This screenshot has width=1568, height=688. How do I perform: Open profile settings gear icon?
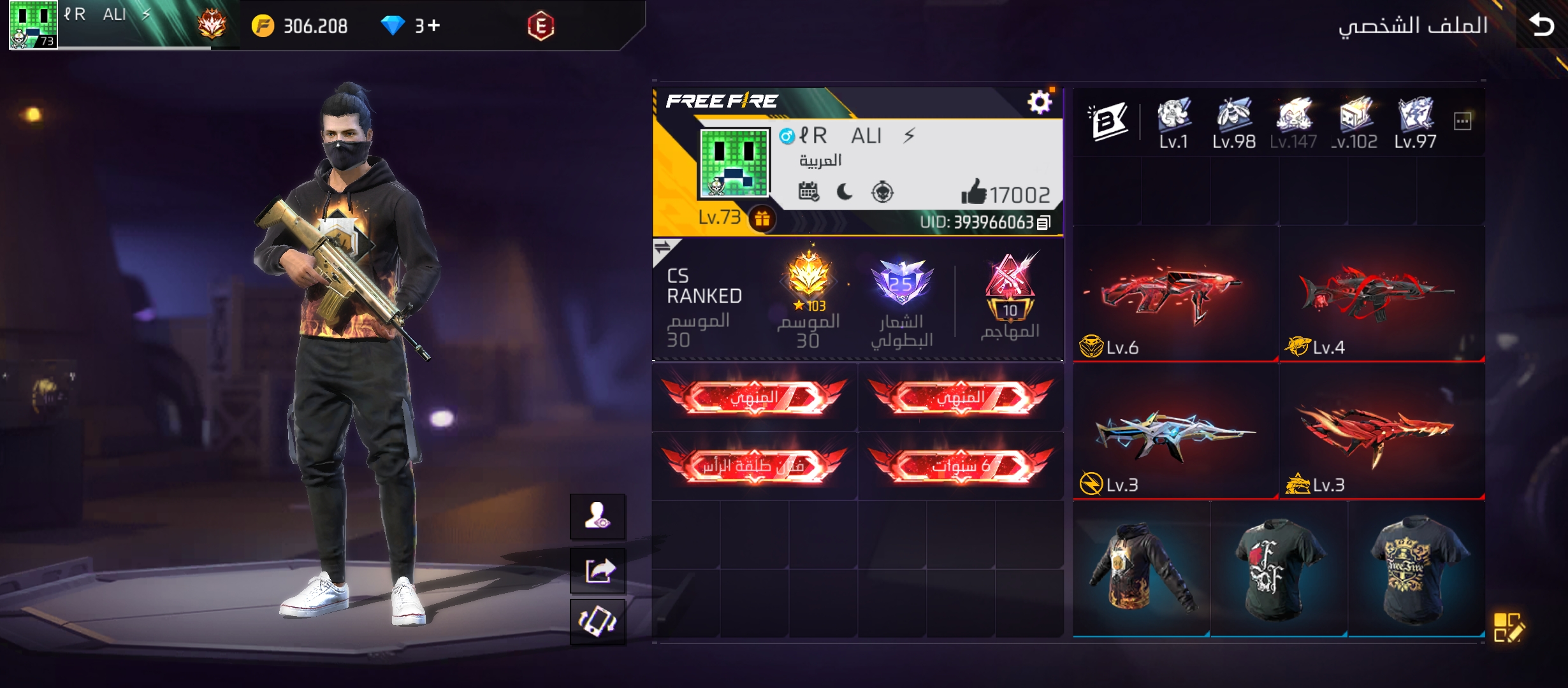click(x=1039, y=102)
